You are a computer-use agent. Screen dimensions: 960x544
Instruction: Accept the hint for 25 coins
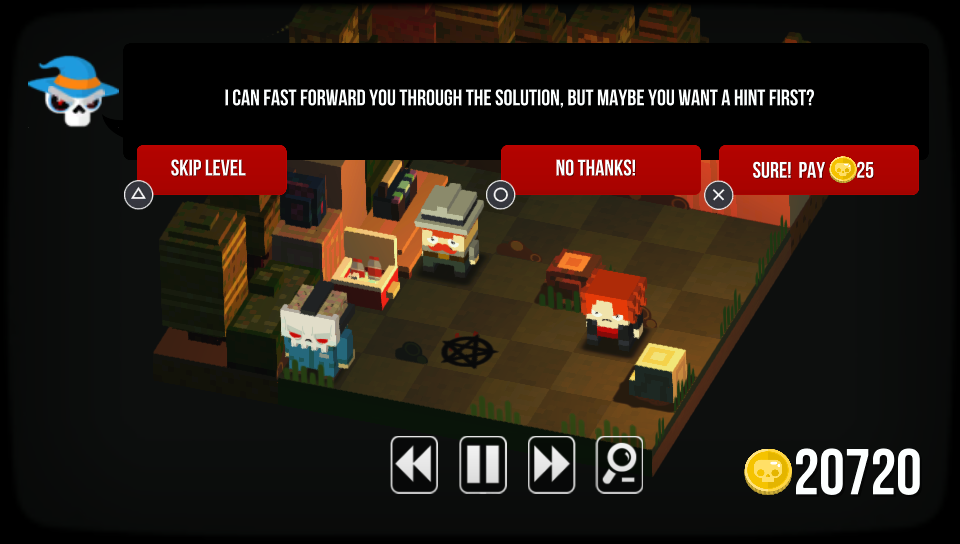click(x=818, y=170)
